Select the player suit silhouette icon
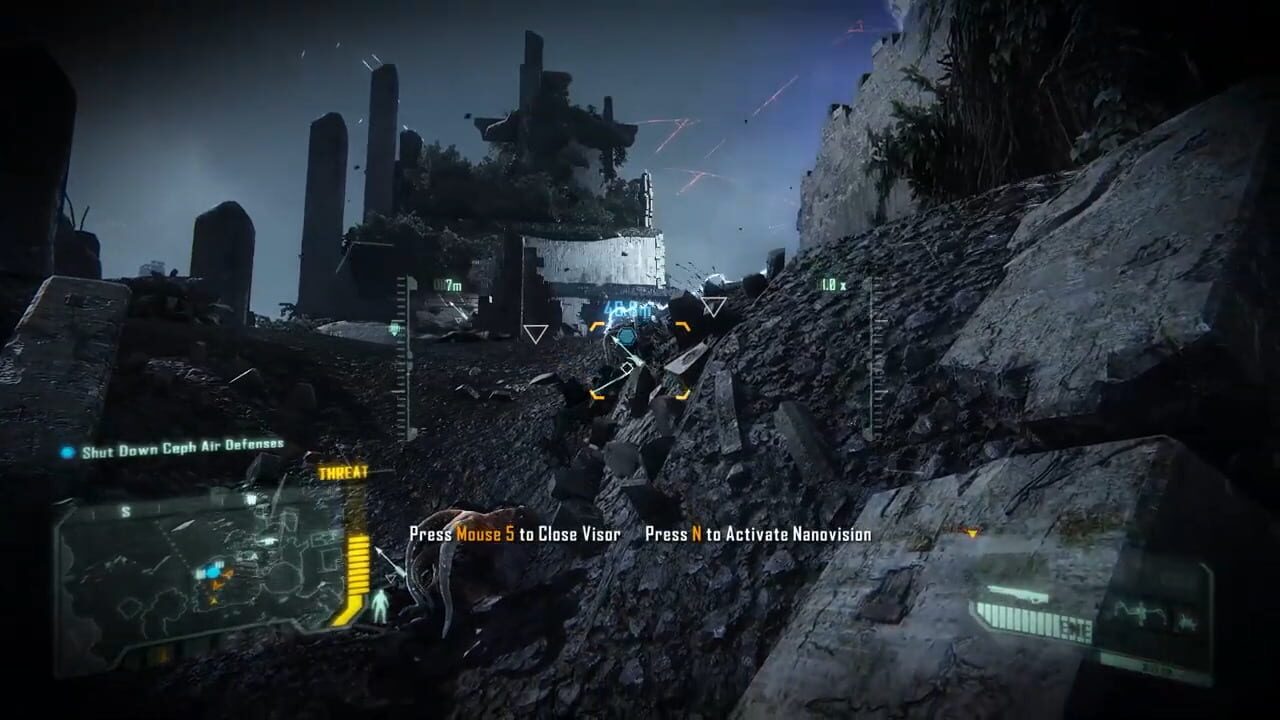 [380, 603]
